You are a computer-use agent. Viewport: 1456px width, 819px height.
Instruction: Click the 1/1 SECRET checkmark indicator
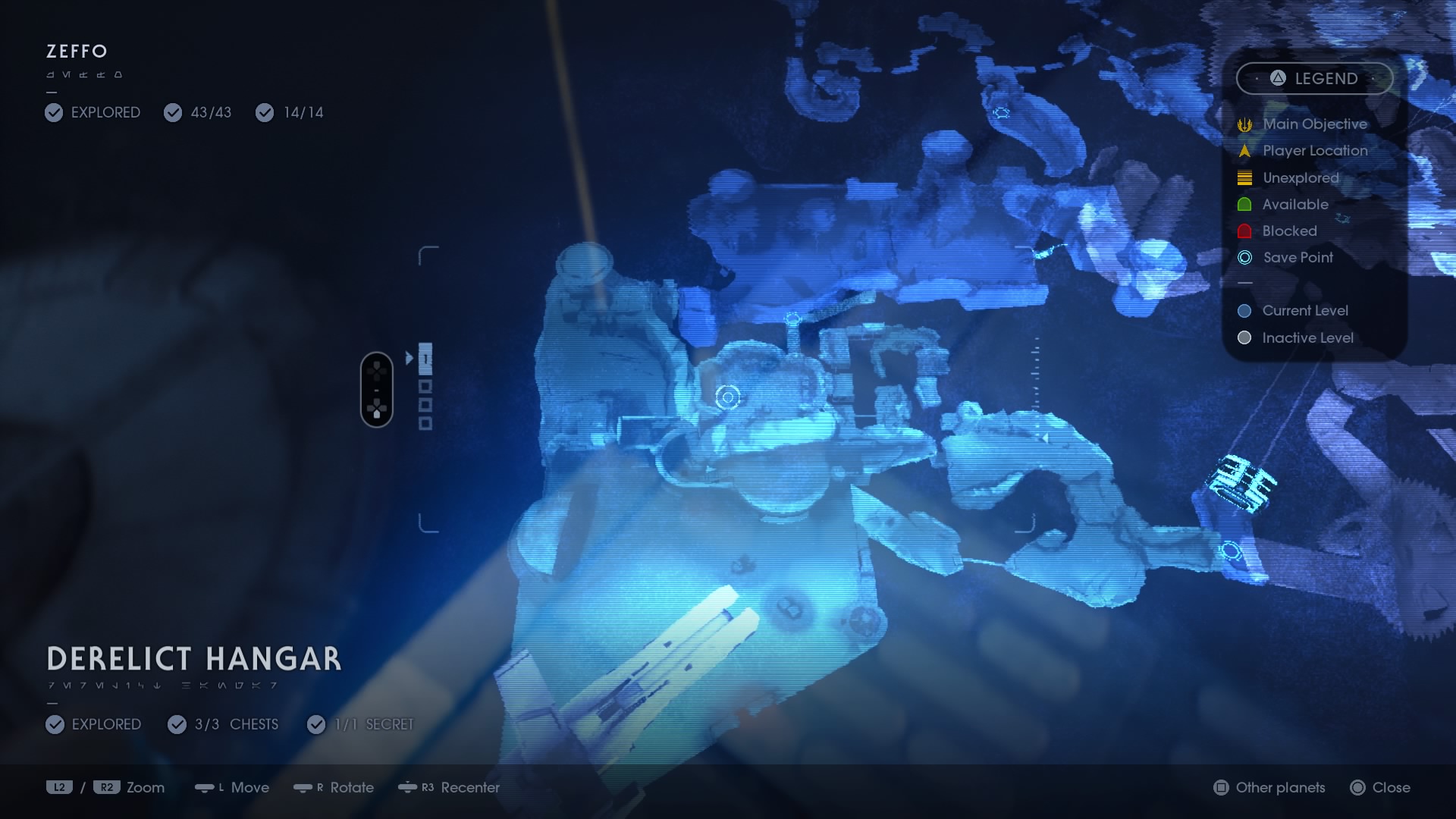tap(316, 724)
